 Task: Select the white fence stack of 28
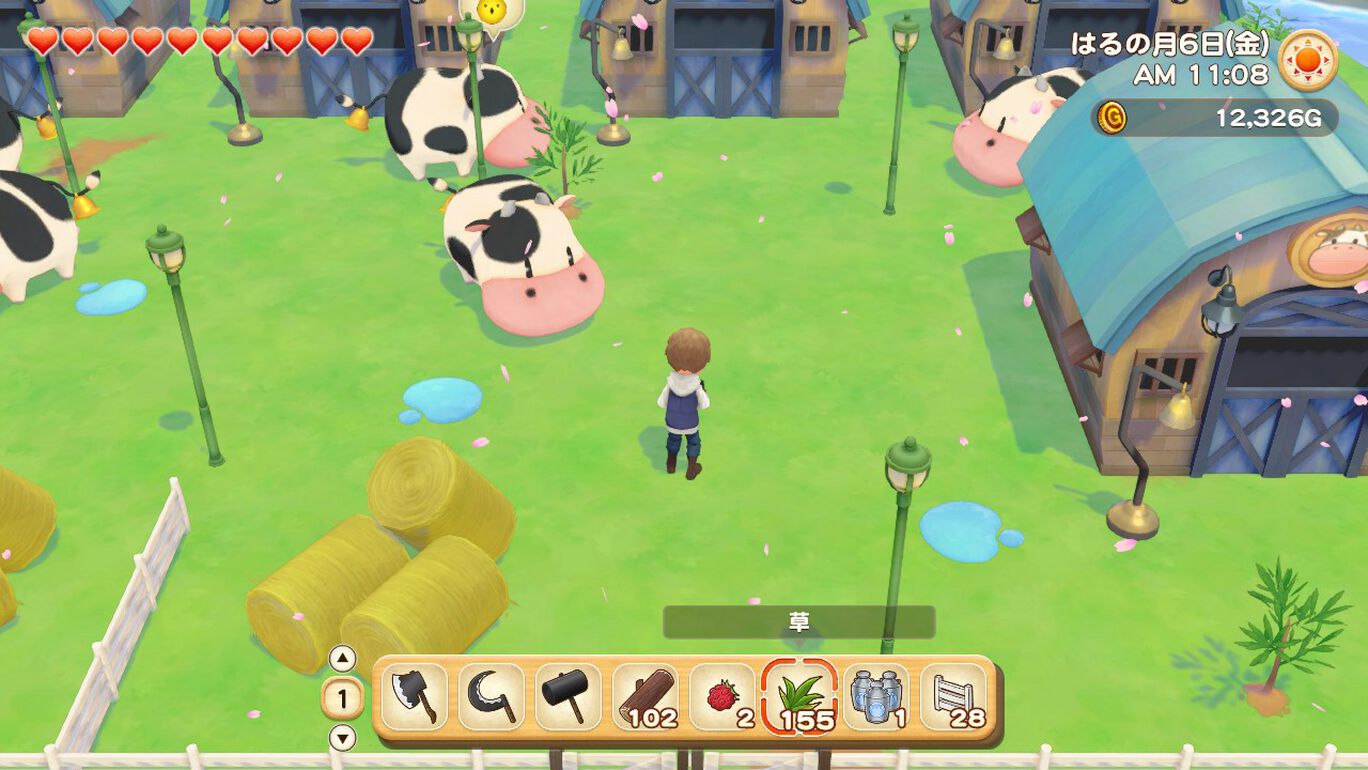pyautogui.click(x=953, y=697)
